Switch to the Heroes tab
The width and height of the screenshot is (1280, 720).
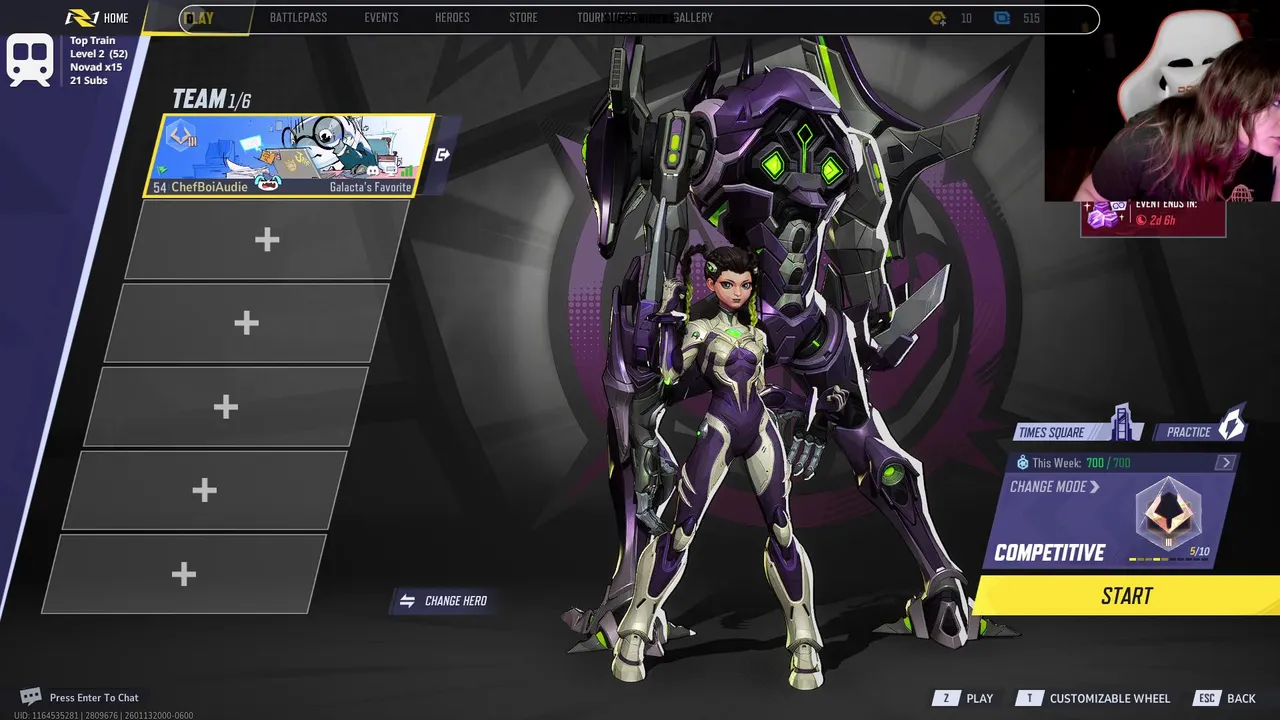click(x=452, y=18)
